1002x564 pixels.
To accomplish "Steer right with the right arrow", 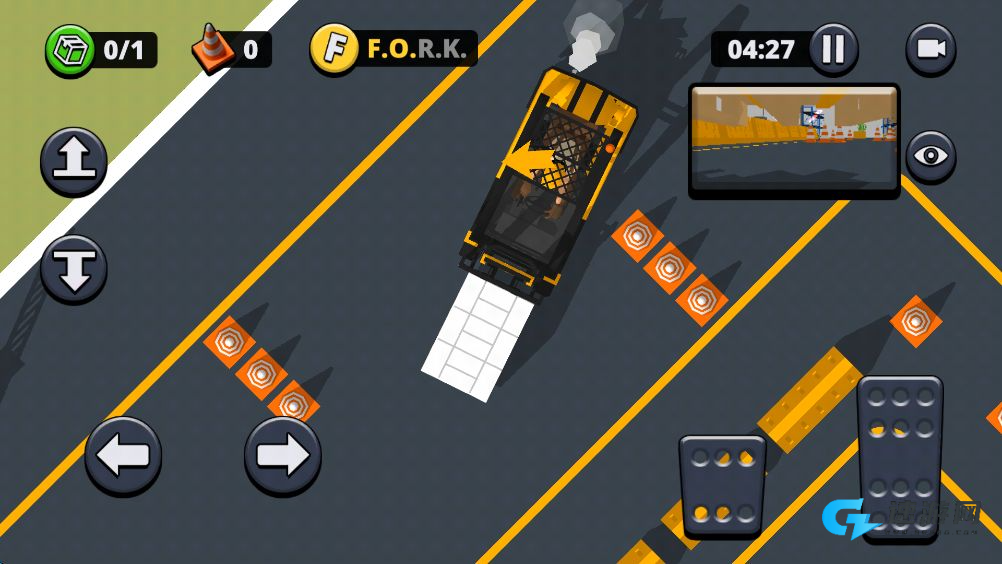I will (x=283, y=456).
